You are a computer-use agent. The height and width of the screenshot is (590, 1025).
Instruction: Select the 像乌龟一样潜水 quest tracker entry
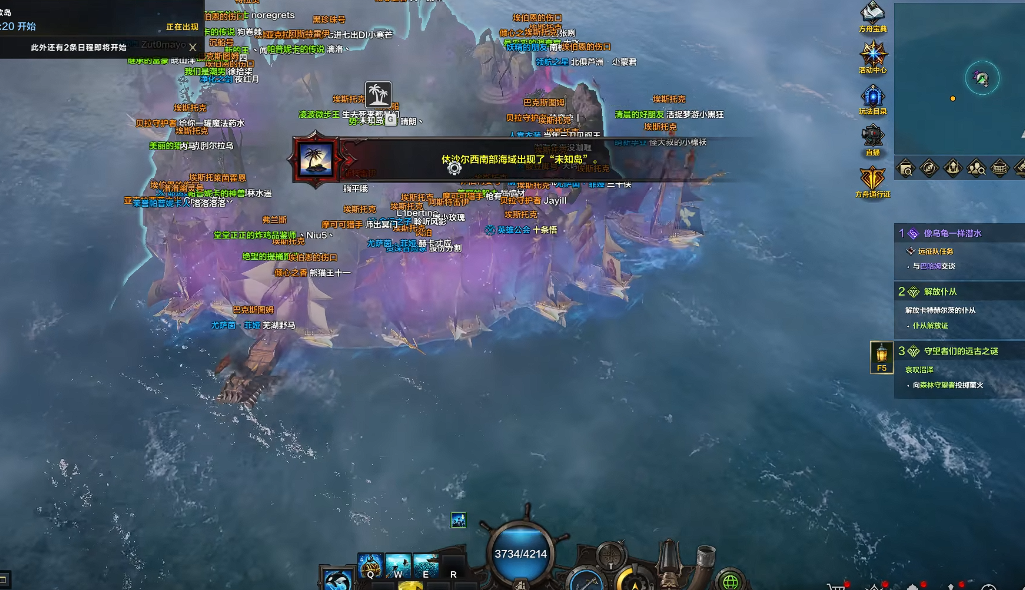950,233
